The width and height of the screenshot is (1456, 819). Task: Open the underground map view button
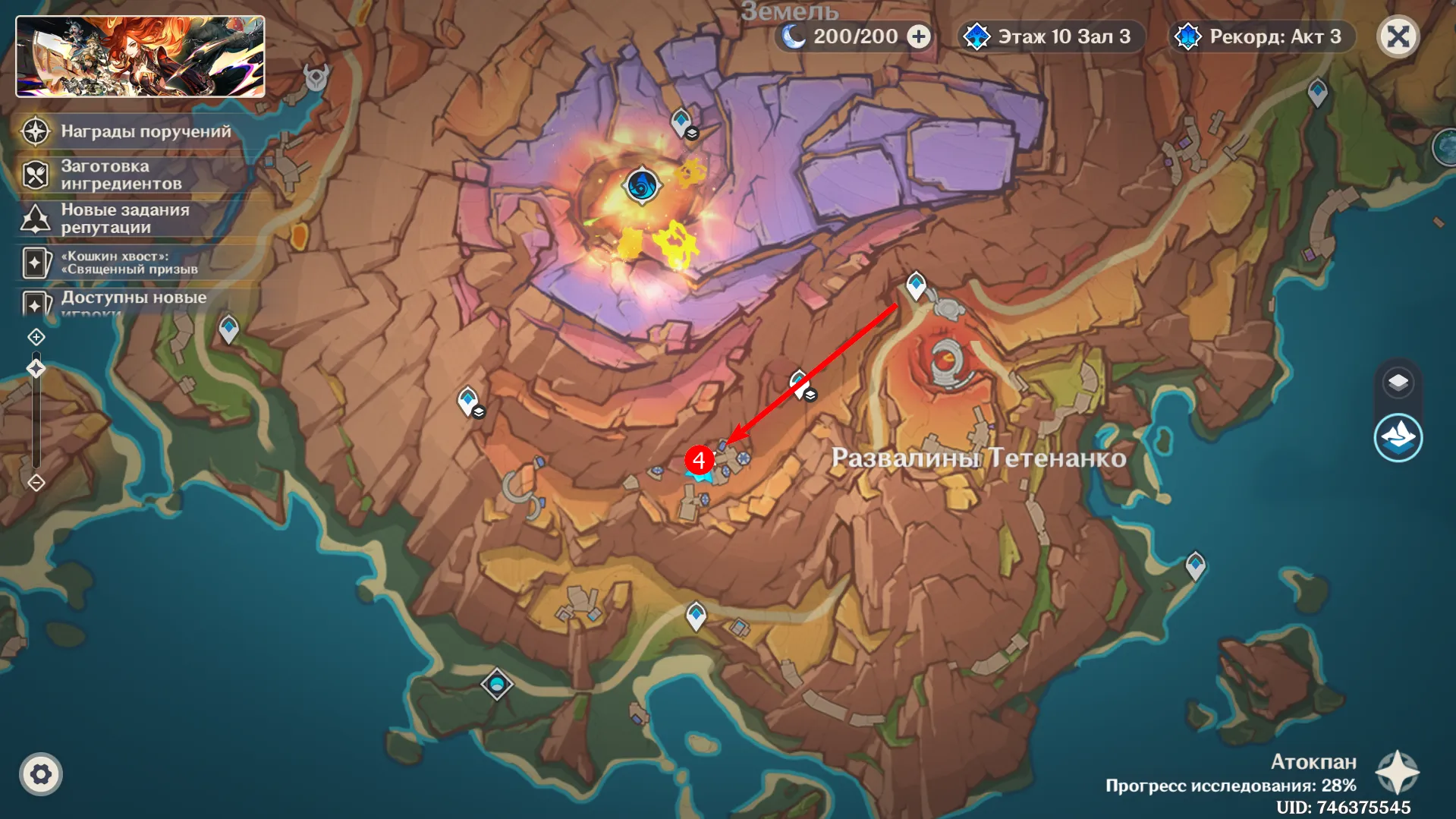point(1398,438)
